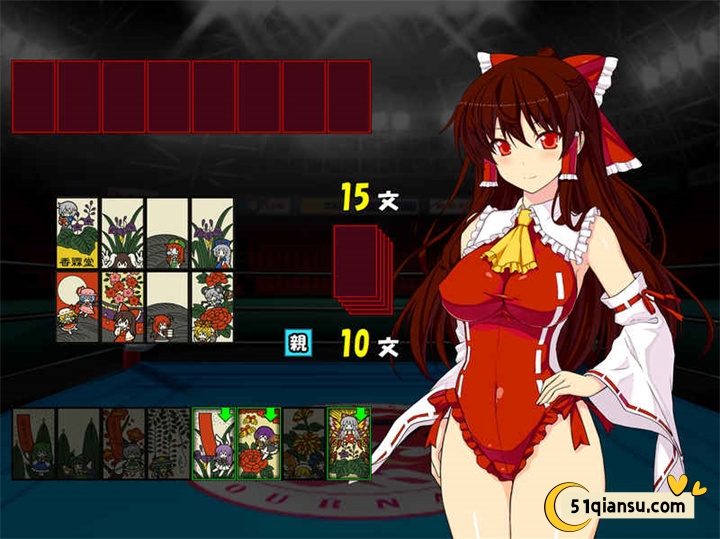Choose the field iris card with blue-hat girl

[212, 234]
